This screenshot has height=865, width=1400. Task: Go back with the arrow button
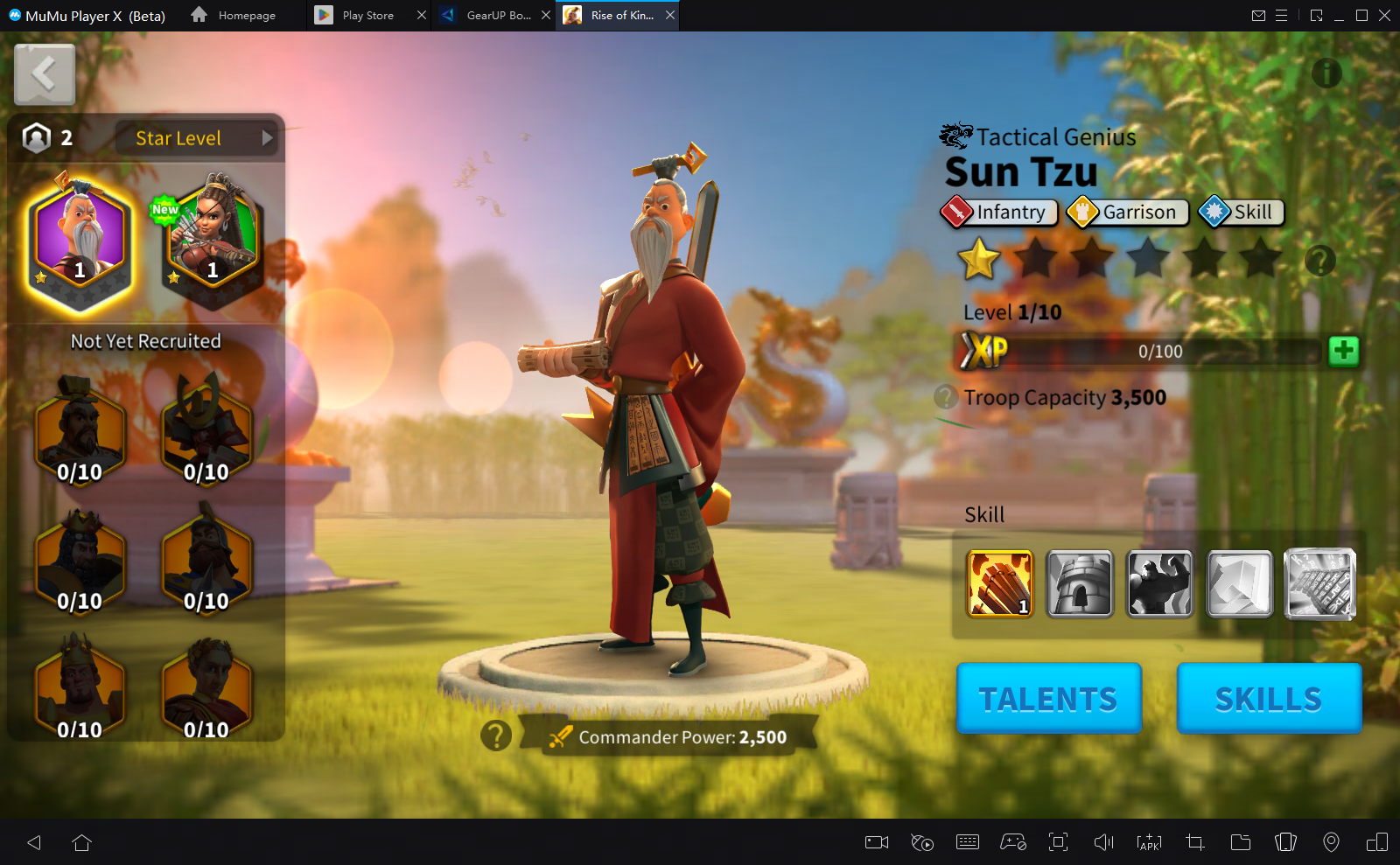coord(45,74)
